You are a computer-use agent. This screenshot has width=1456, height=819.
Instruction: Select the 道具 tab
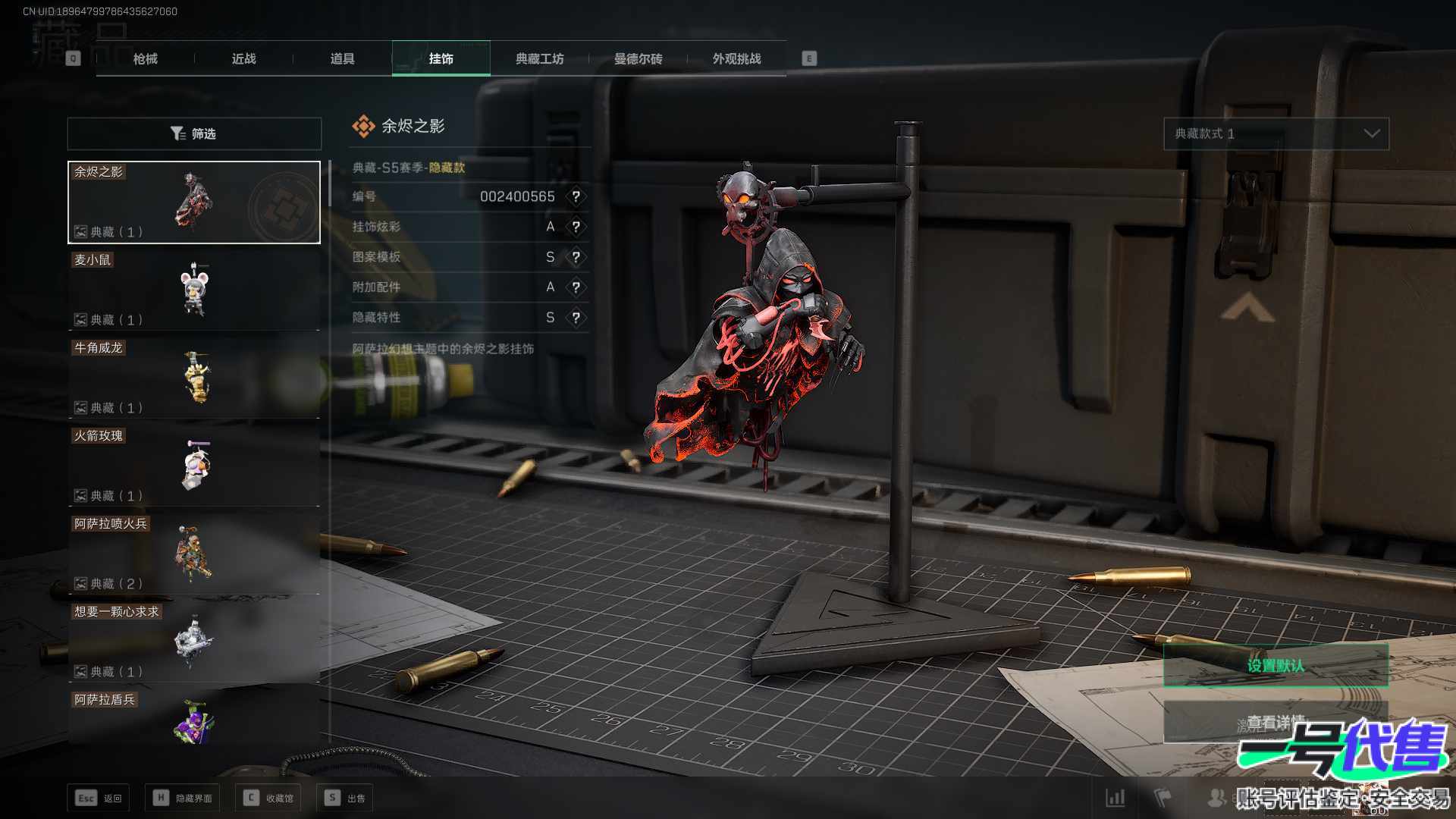coord(342,58)
